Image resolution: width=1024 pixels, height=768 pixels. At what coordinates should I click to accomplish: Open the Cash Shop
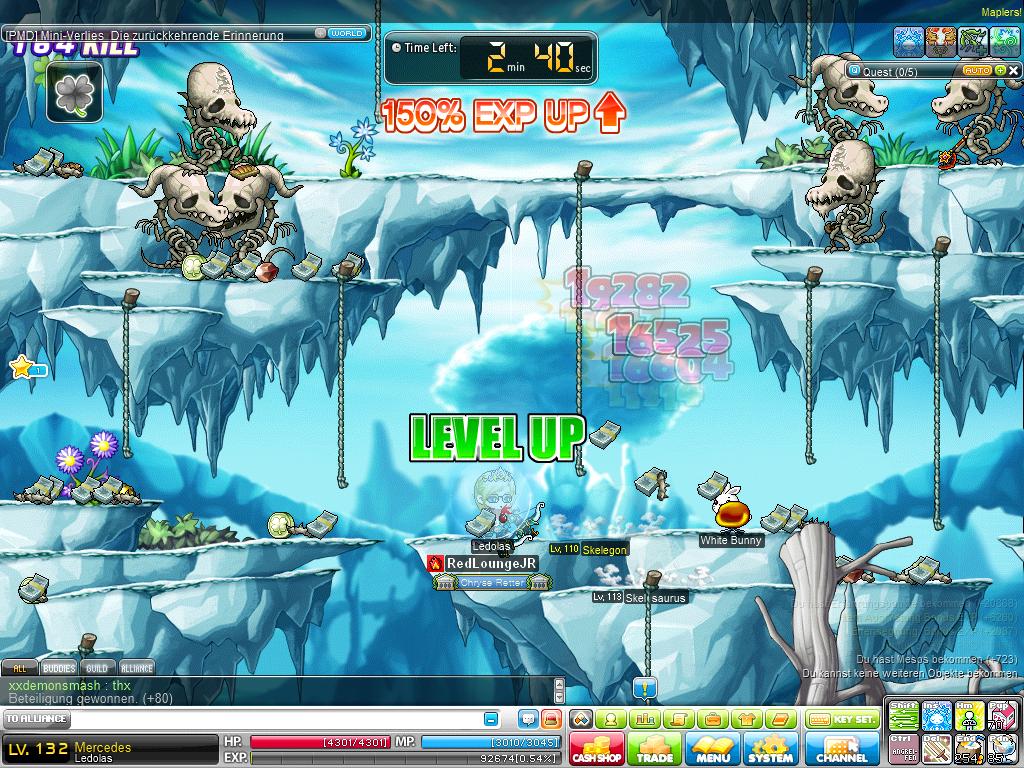(597, 749)
